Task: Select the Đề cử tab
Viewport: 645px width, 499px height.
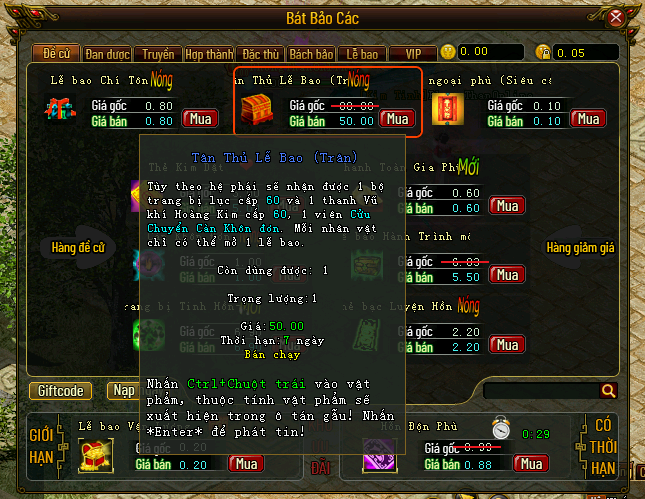Action: 58,53
